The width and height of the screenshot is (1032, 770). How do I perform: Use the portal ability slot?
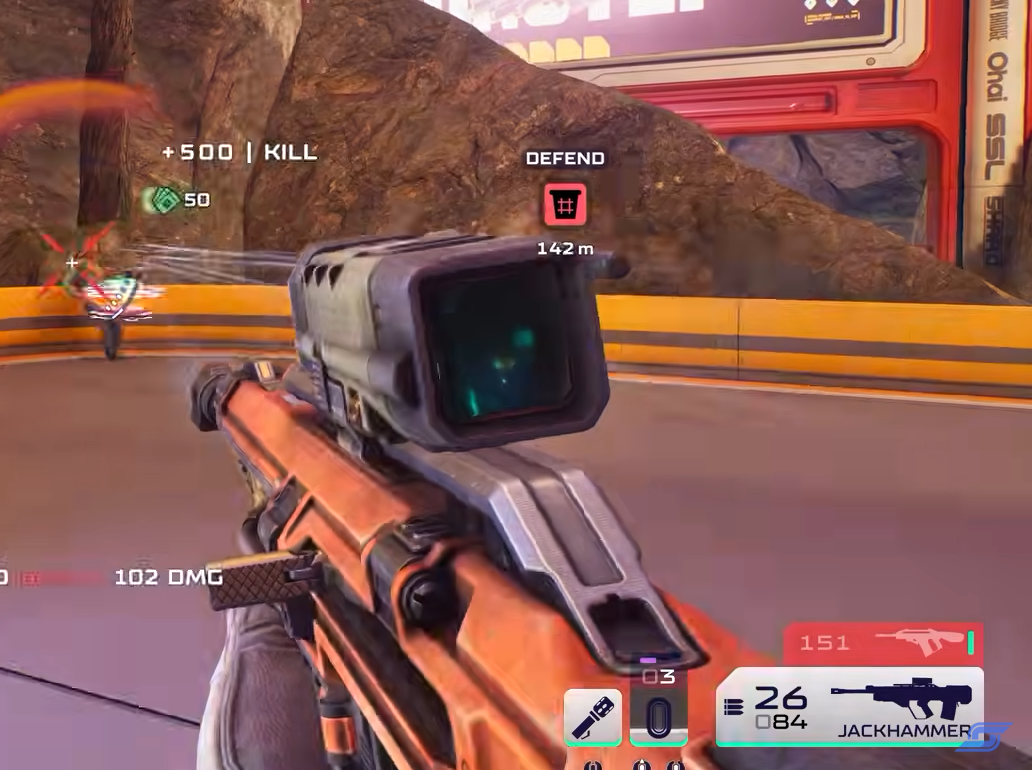tap(658, 718)
